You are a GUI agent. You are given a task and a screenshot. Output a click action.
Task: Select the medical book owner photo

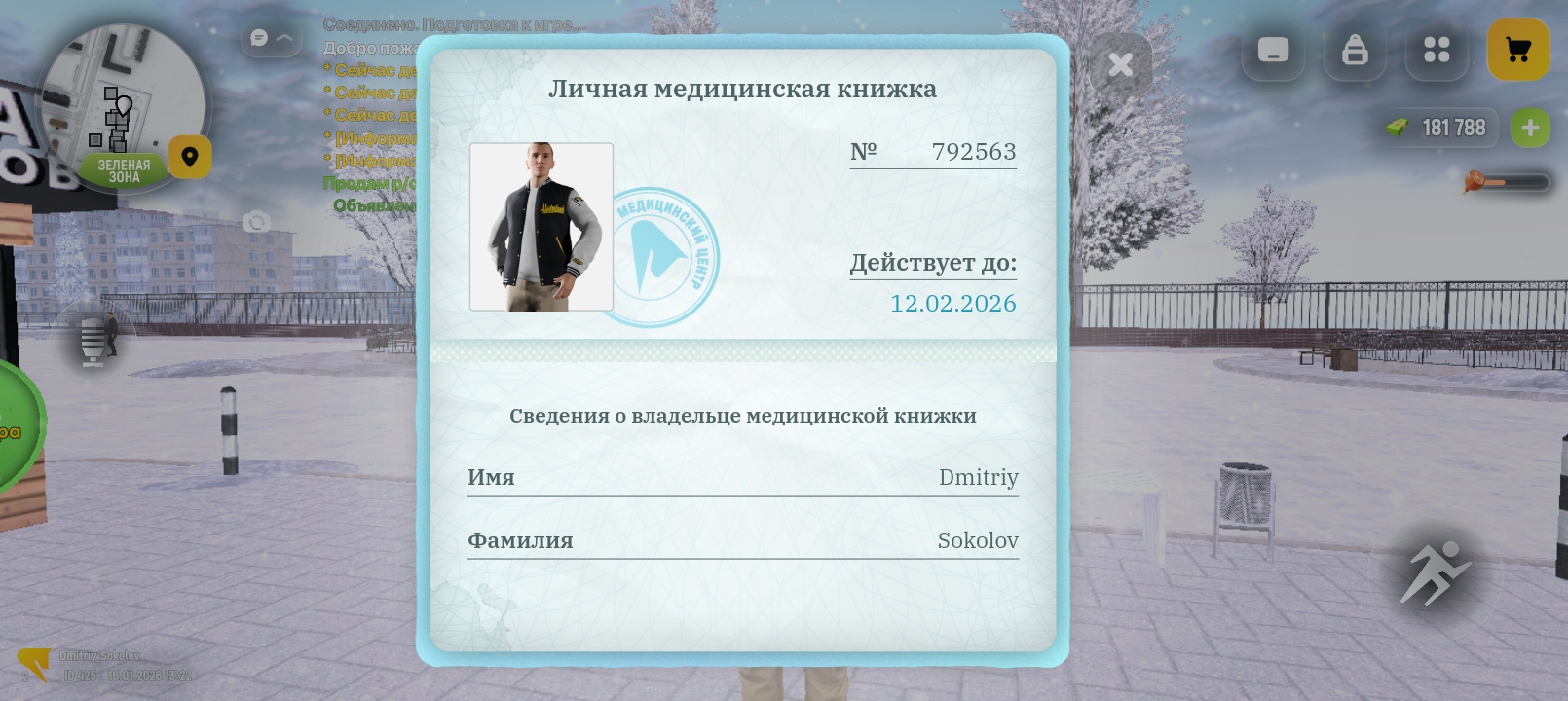[x=541, y=226]
